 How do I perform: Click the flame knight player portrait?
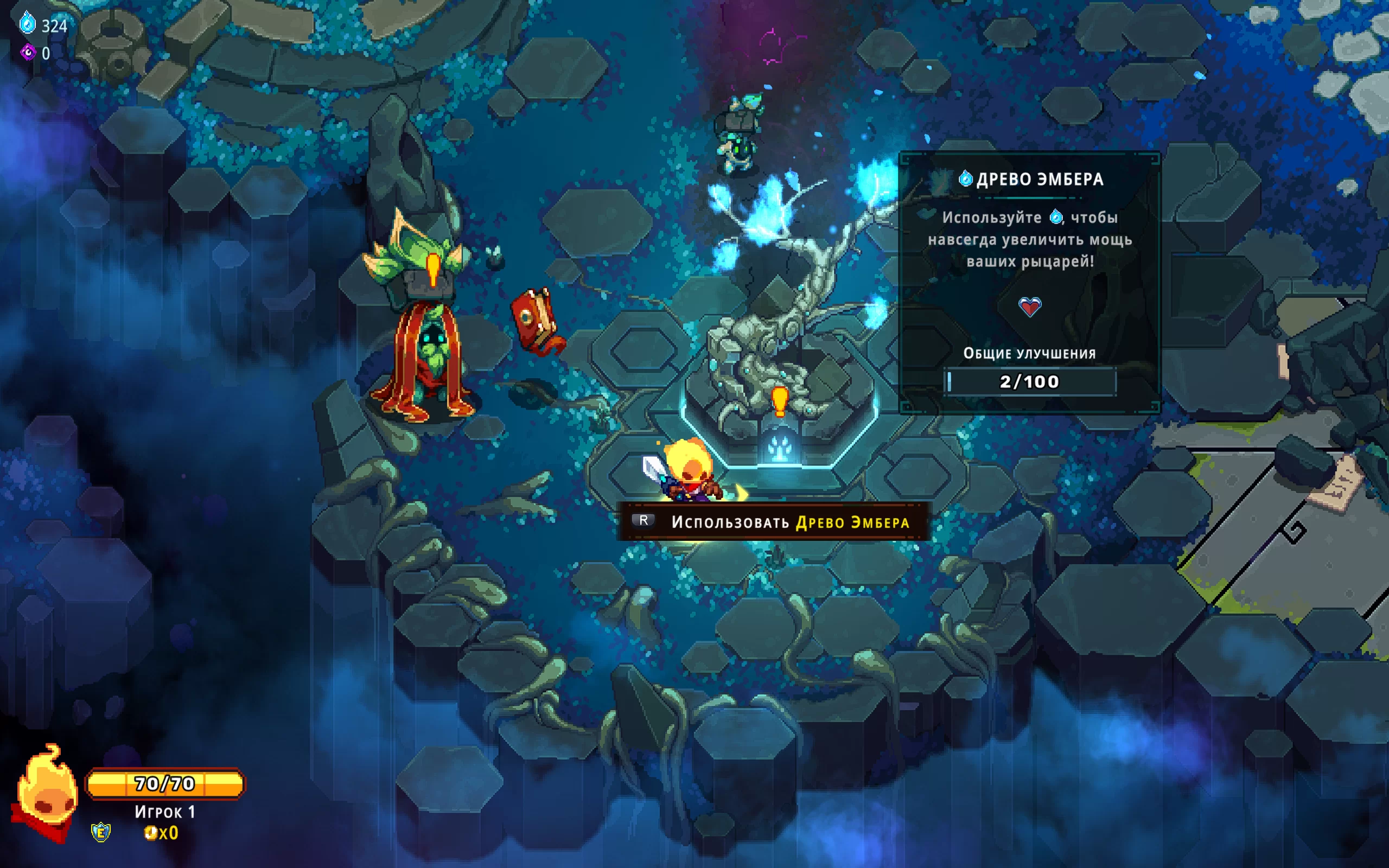[x=46, y=792]
